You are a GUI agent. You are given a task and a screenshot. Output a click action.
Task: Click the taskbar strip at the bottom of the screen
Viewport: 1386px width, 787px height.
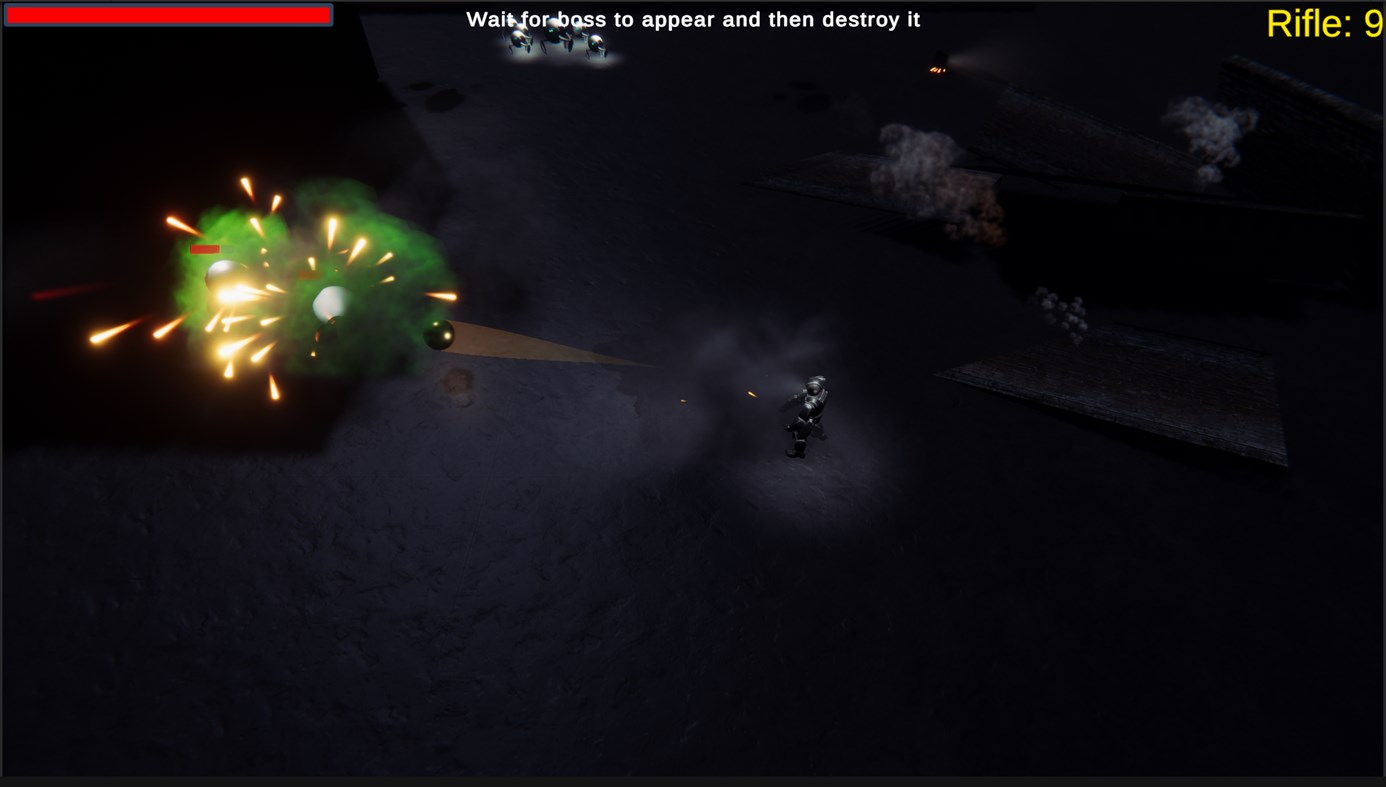[x=693, y=781]
